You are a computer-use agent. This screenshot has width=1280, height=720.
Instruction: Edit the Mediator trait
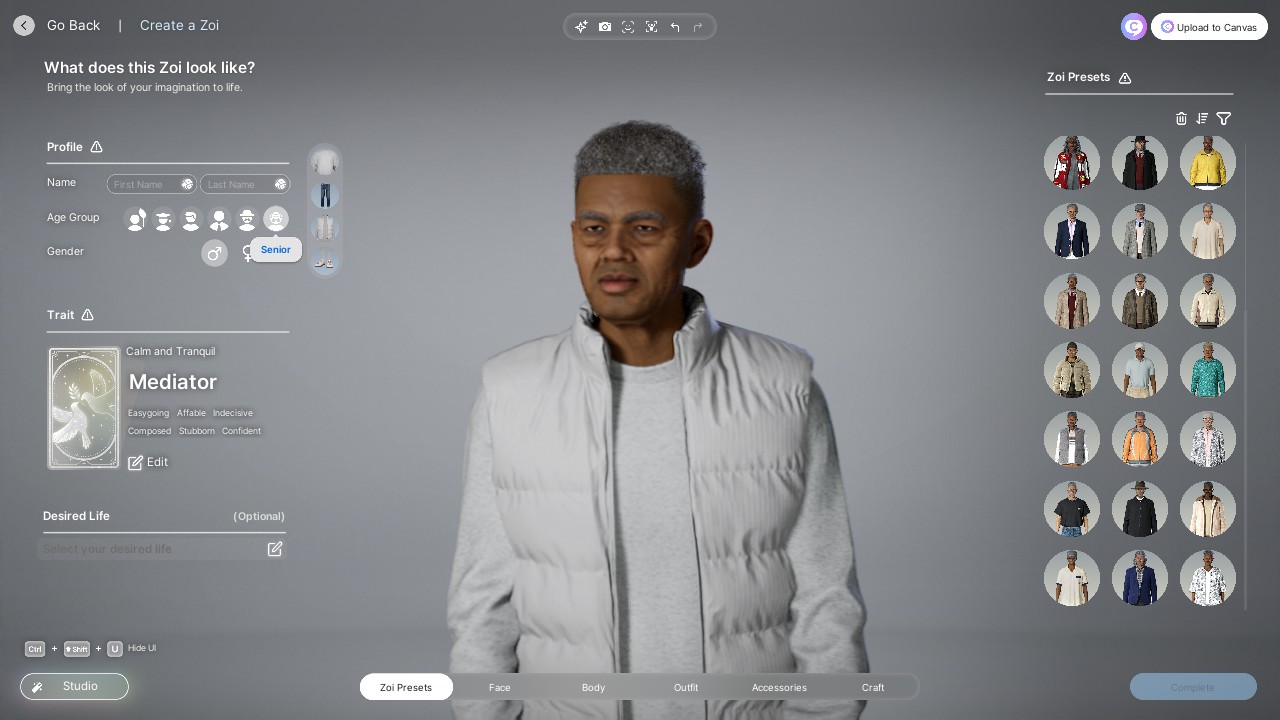pos(148,462)
